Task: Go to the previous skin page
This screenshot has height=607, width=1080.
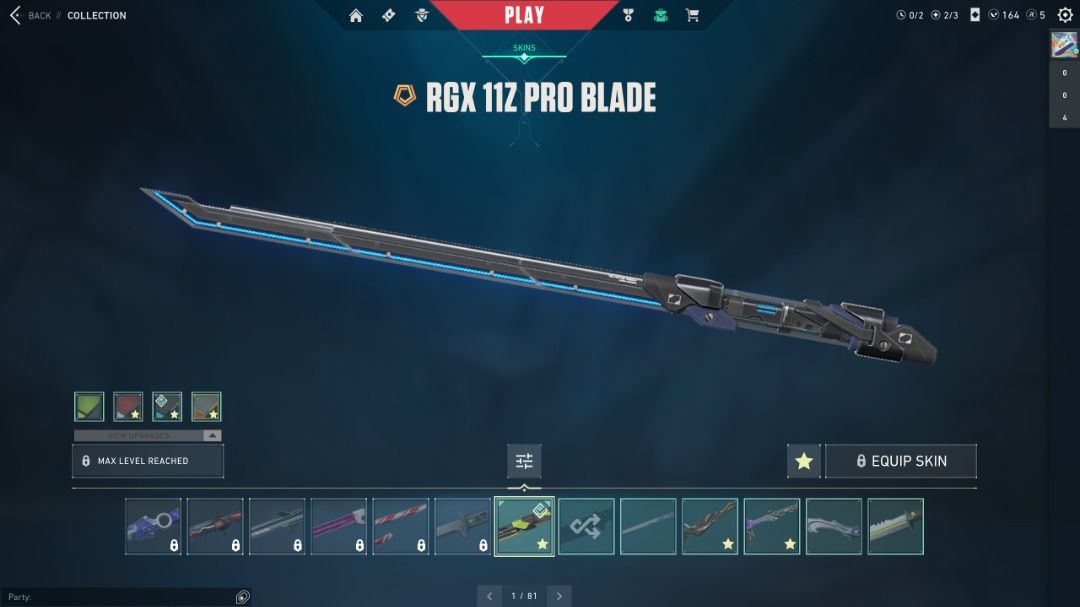Action: click(489, 596)
